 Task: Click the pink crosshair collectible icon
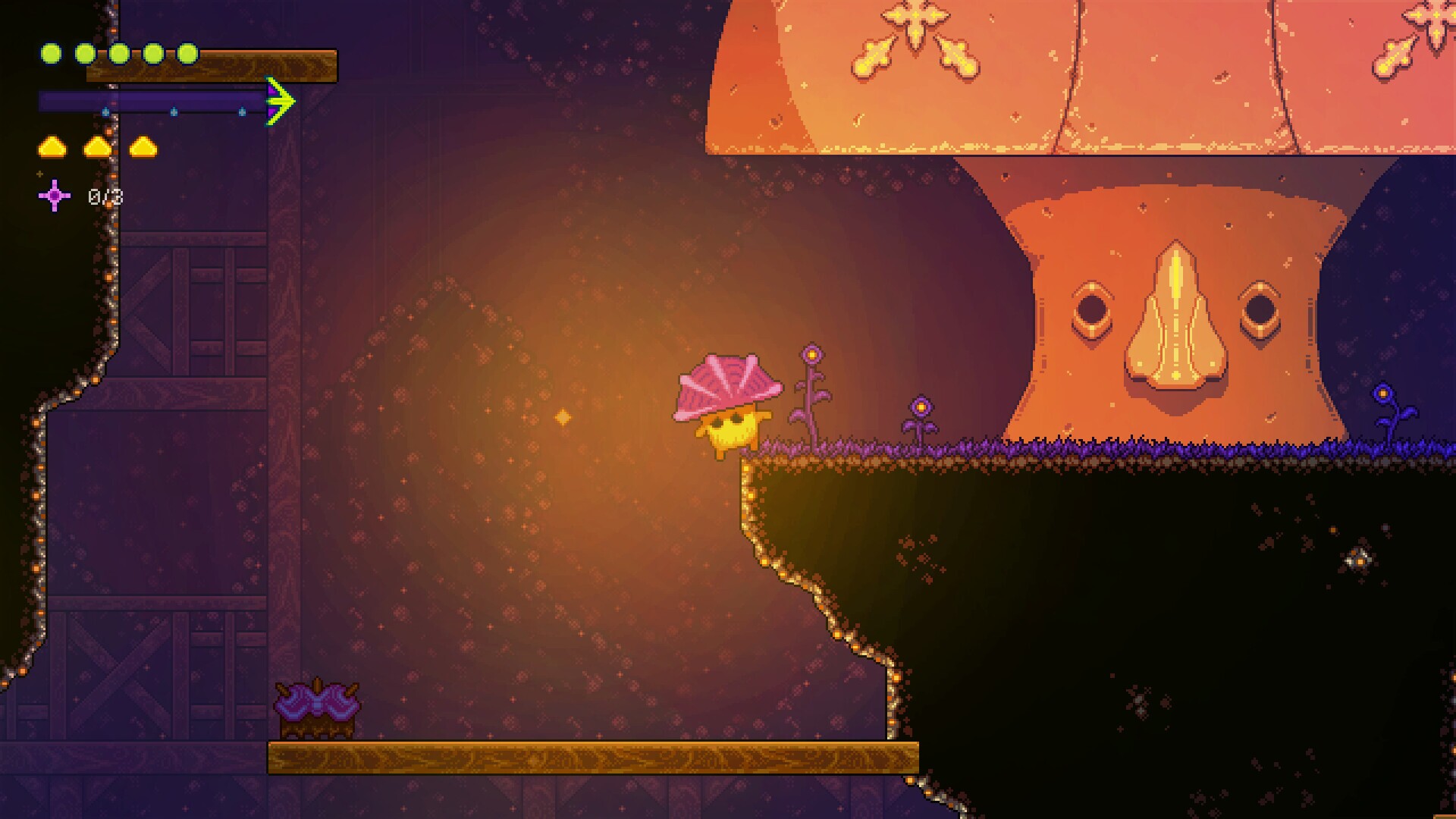(x=54, y=196)
